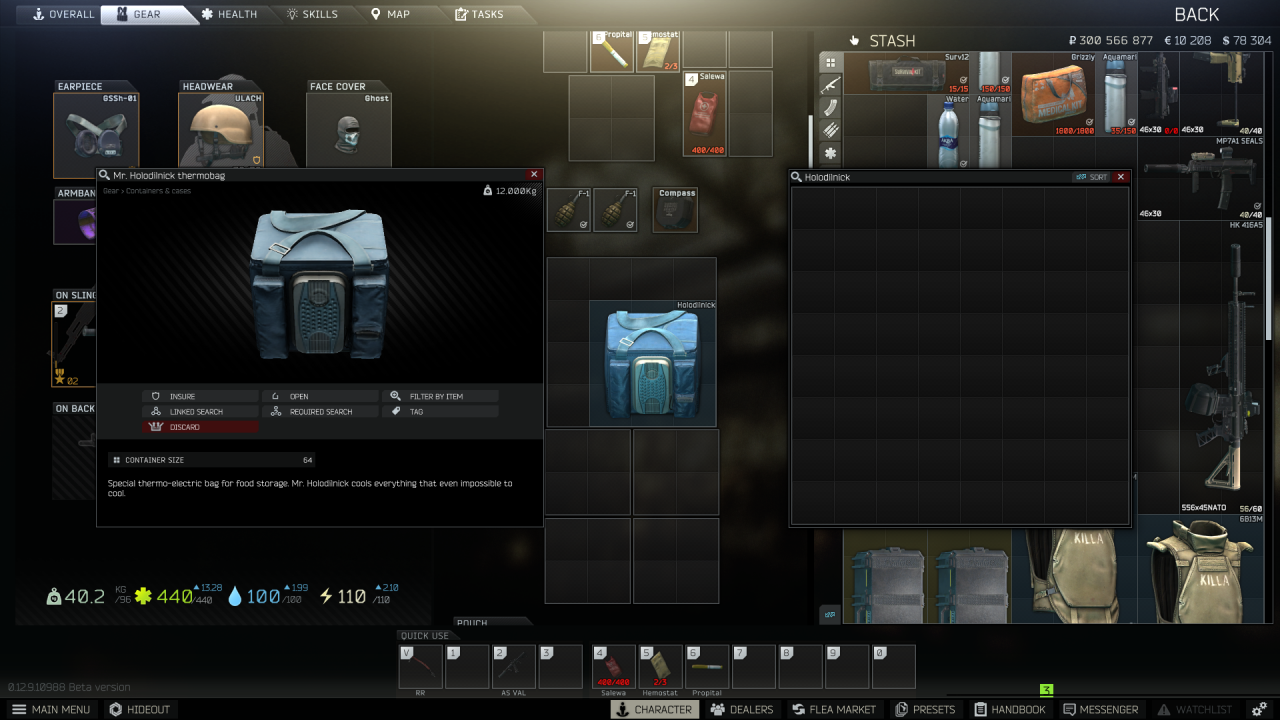The image size is (1280, 720).
Task: Open the Handbook
Action: pos(1010,709)
